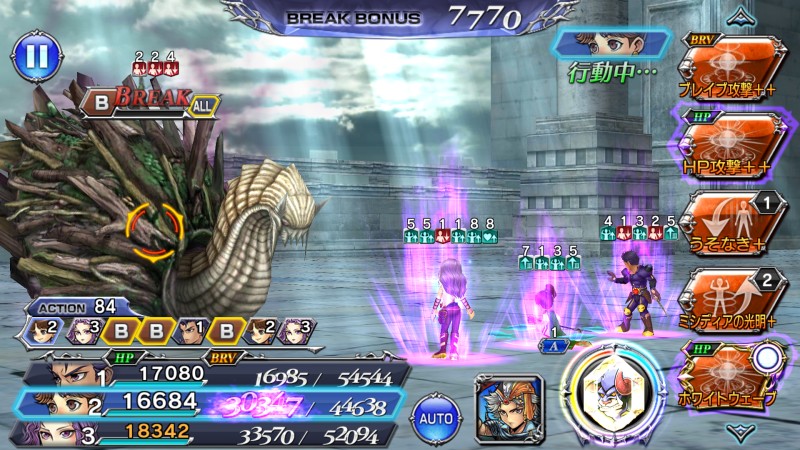This screenshot has width=800, height=450.
Task: Show the lower command list arrow
Action: 739,431
